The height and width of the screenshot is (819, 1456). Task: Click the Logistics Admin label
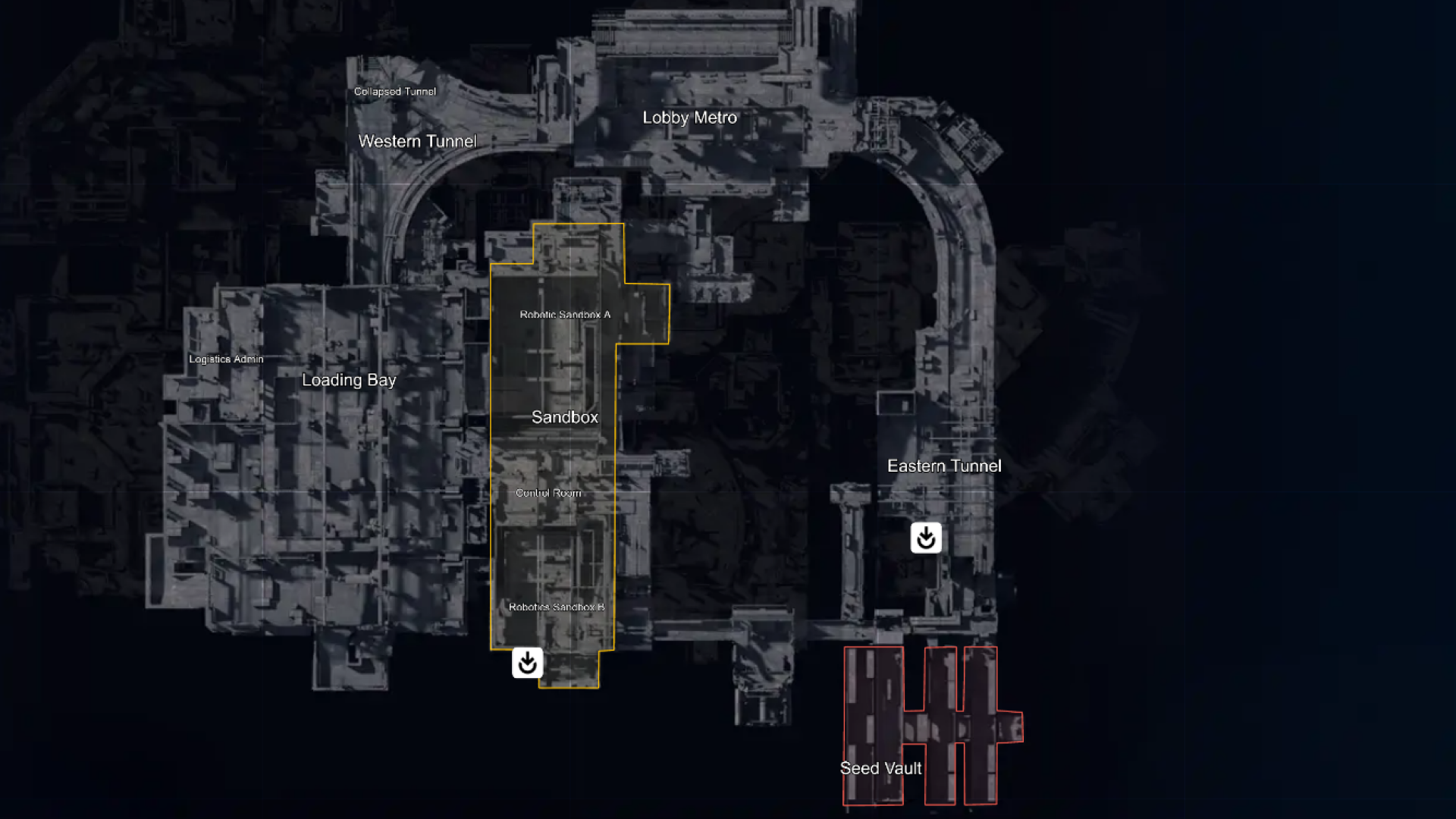(226, 359)
